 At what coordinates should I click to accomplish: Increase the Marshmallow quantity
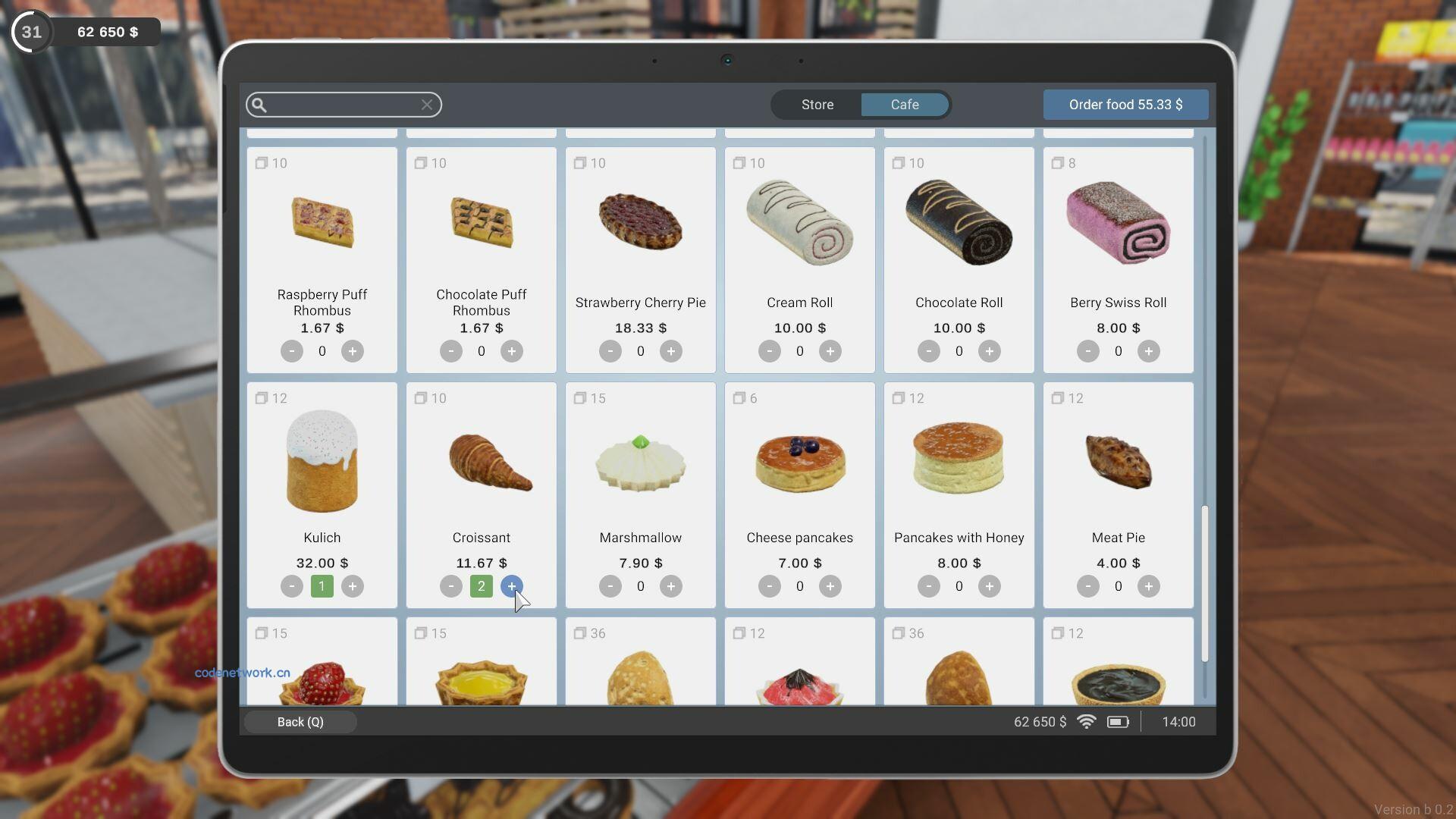tap(671, 586)
